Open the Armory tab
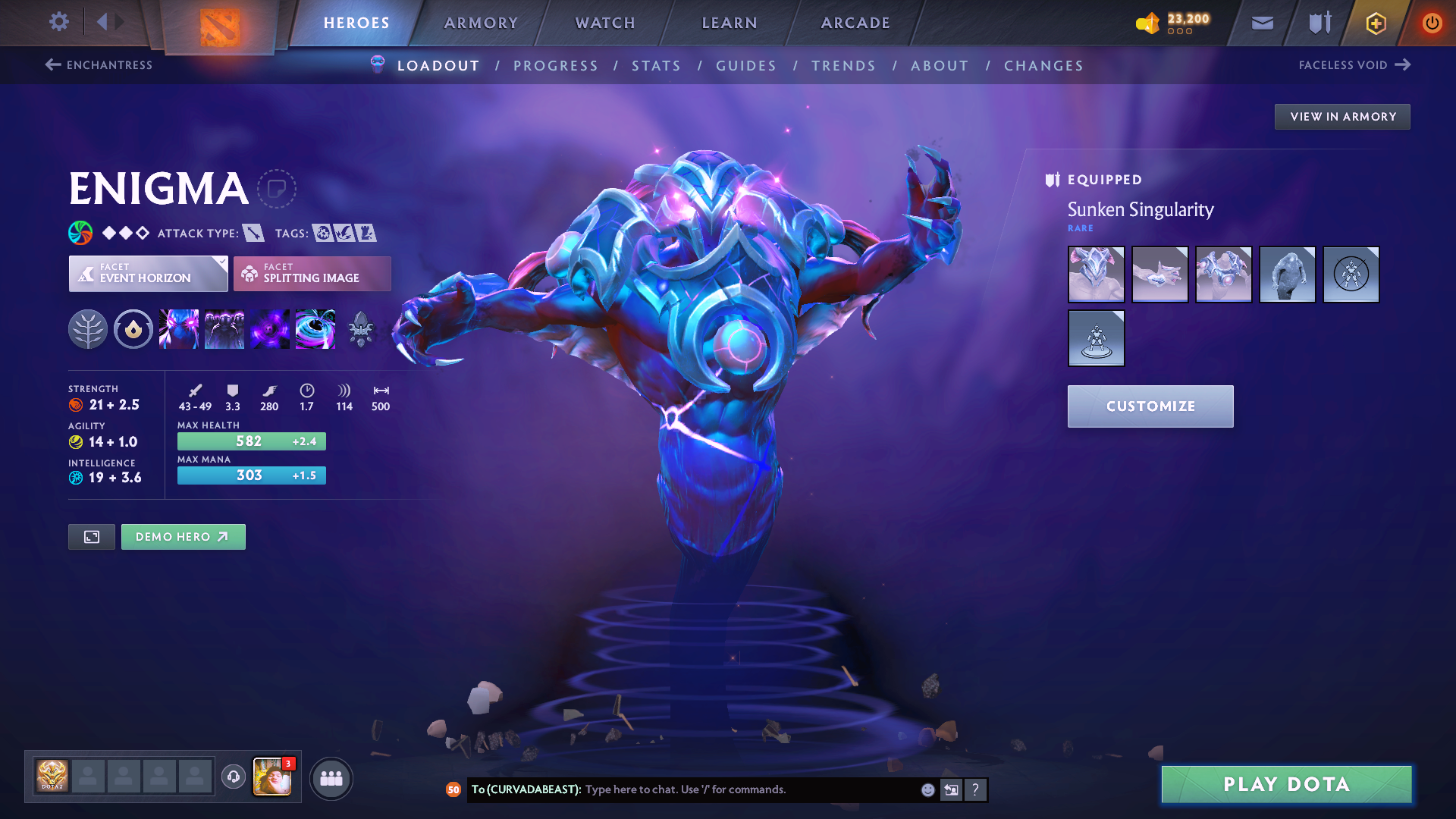Viewport: 1456px width, 819px height. (481, 23)
